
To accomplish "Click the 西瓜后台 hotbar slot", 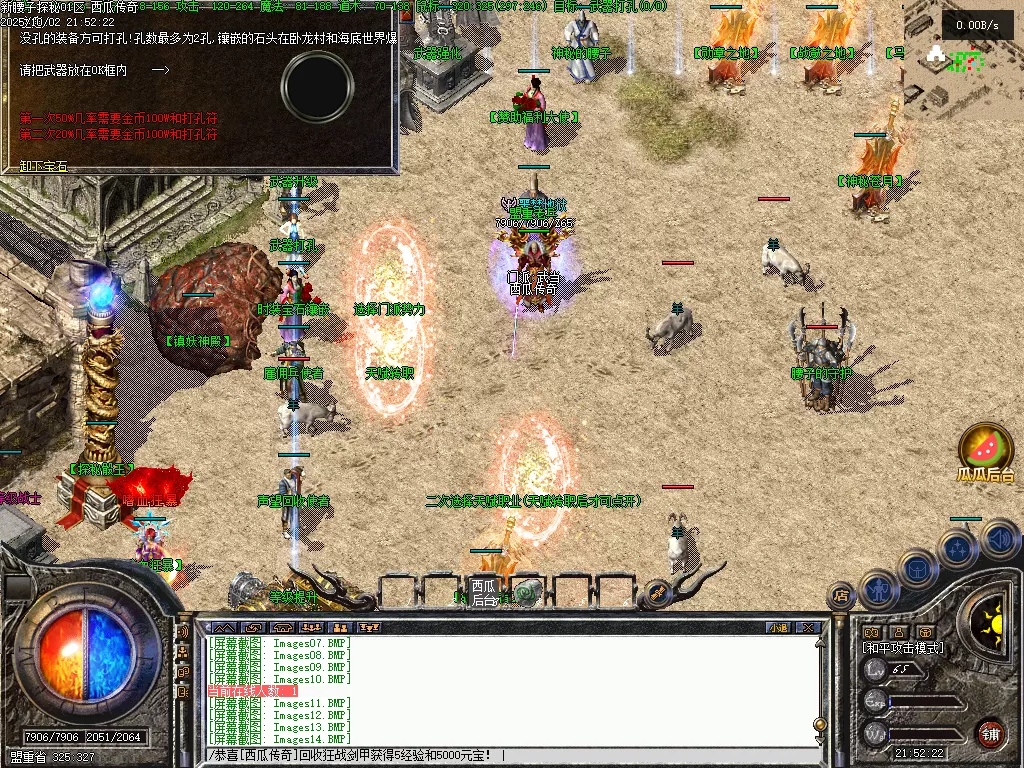I will (484, 591).
